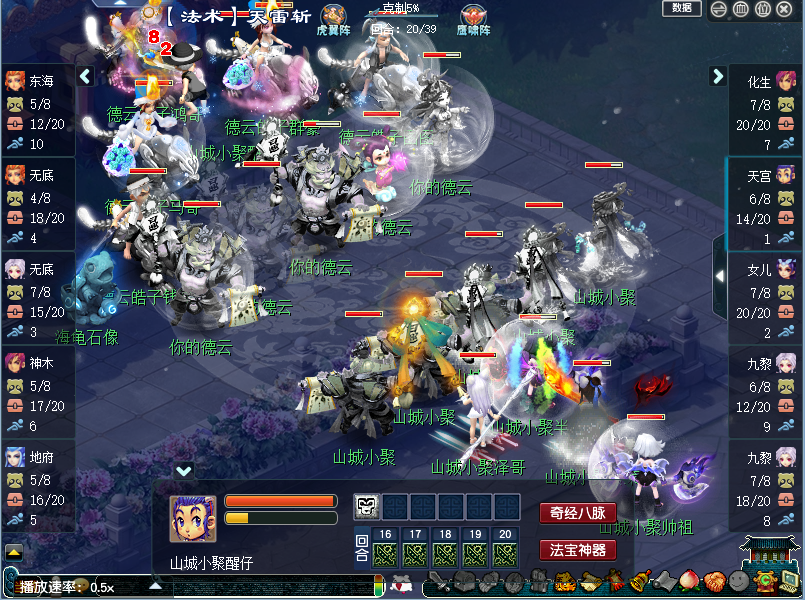
Task: Open the 数据 data panel
Action: tap(682, 8)
